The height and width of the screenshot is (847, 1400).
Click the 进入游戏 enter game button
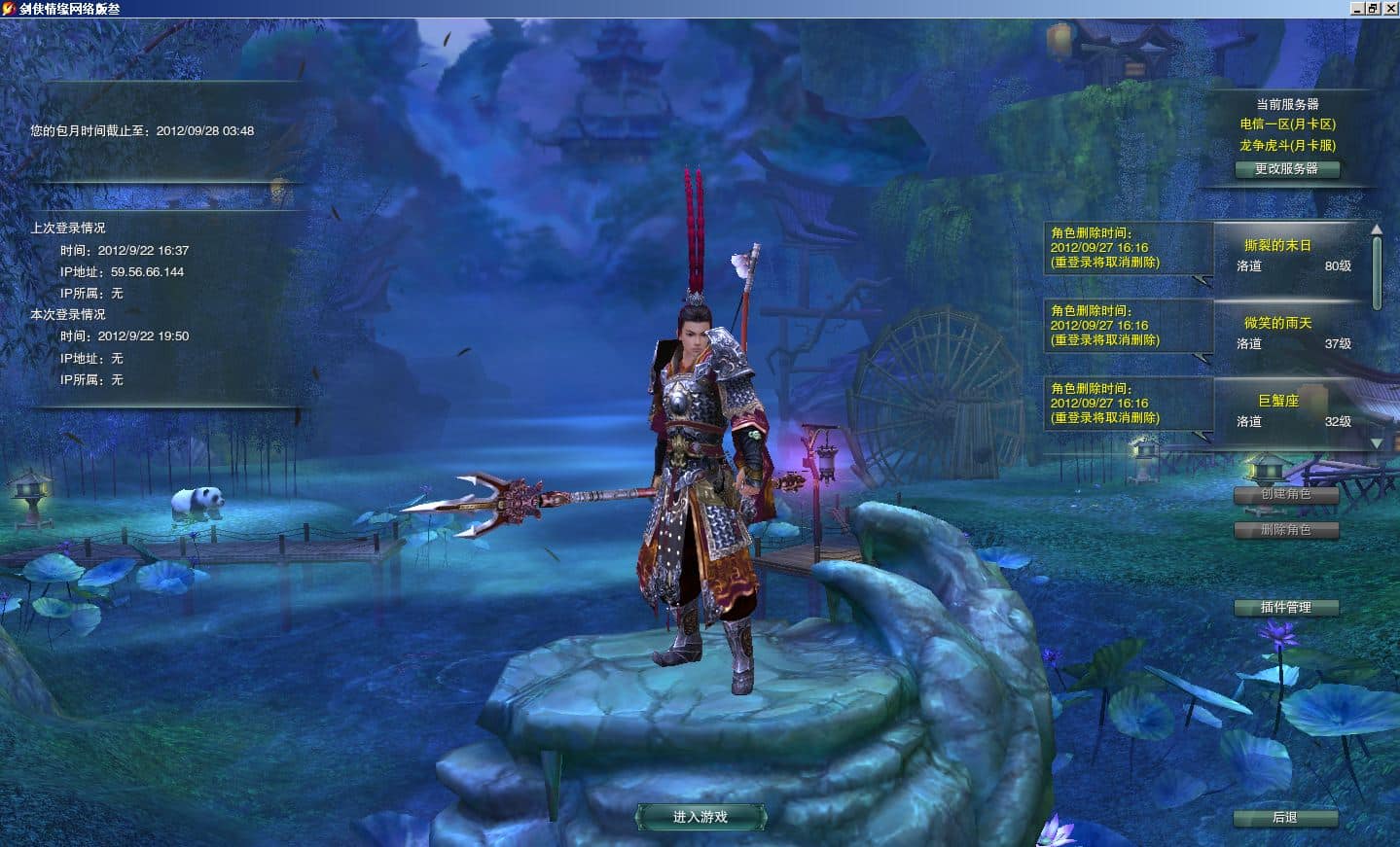pyautogui.click(x=700, y=817)
